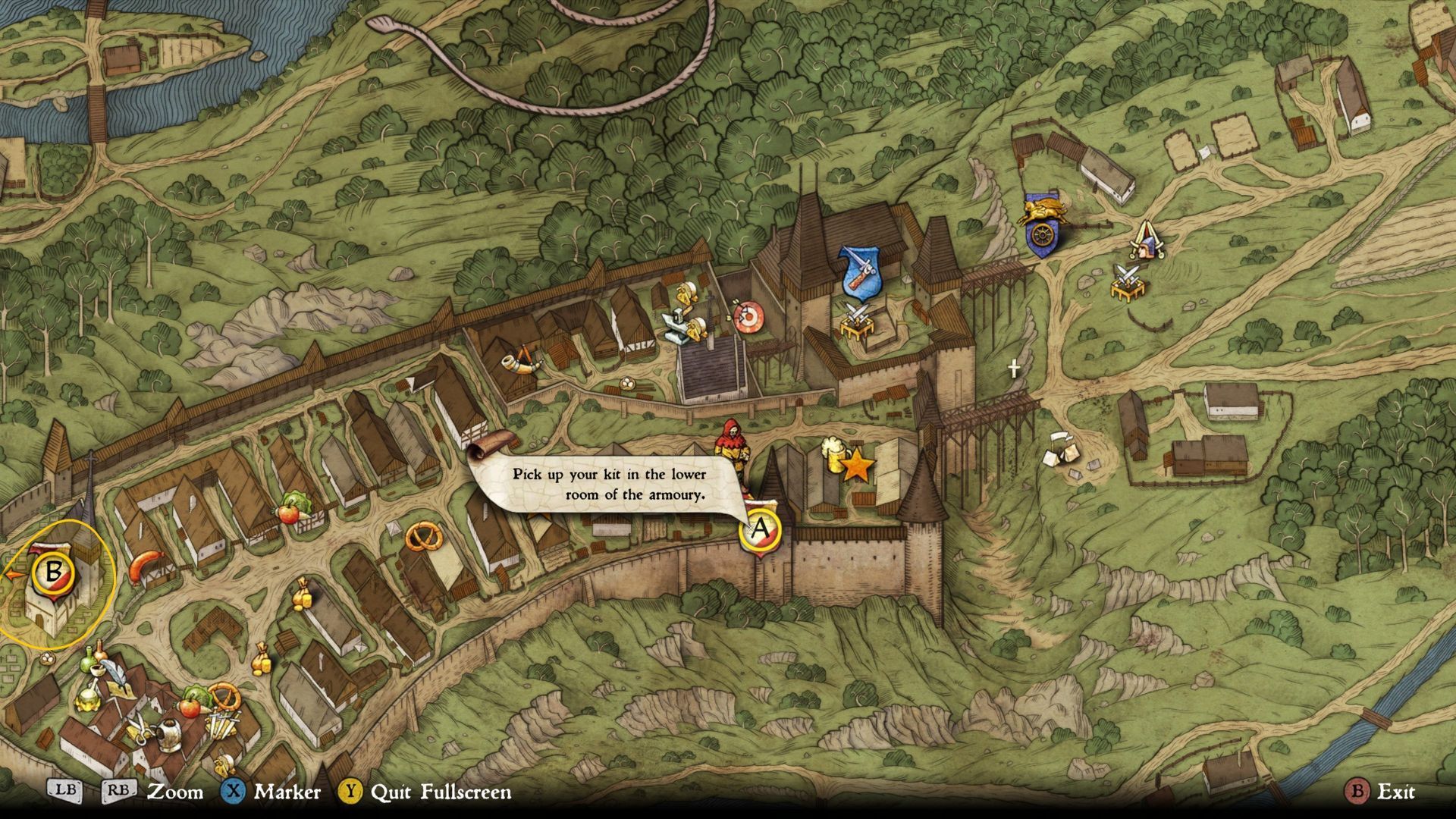
Task: Select the white cross marker
Action: coord(1014,369)
